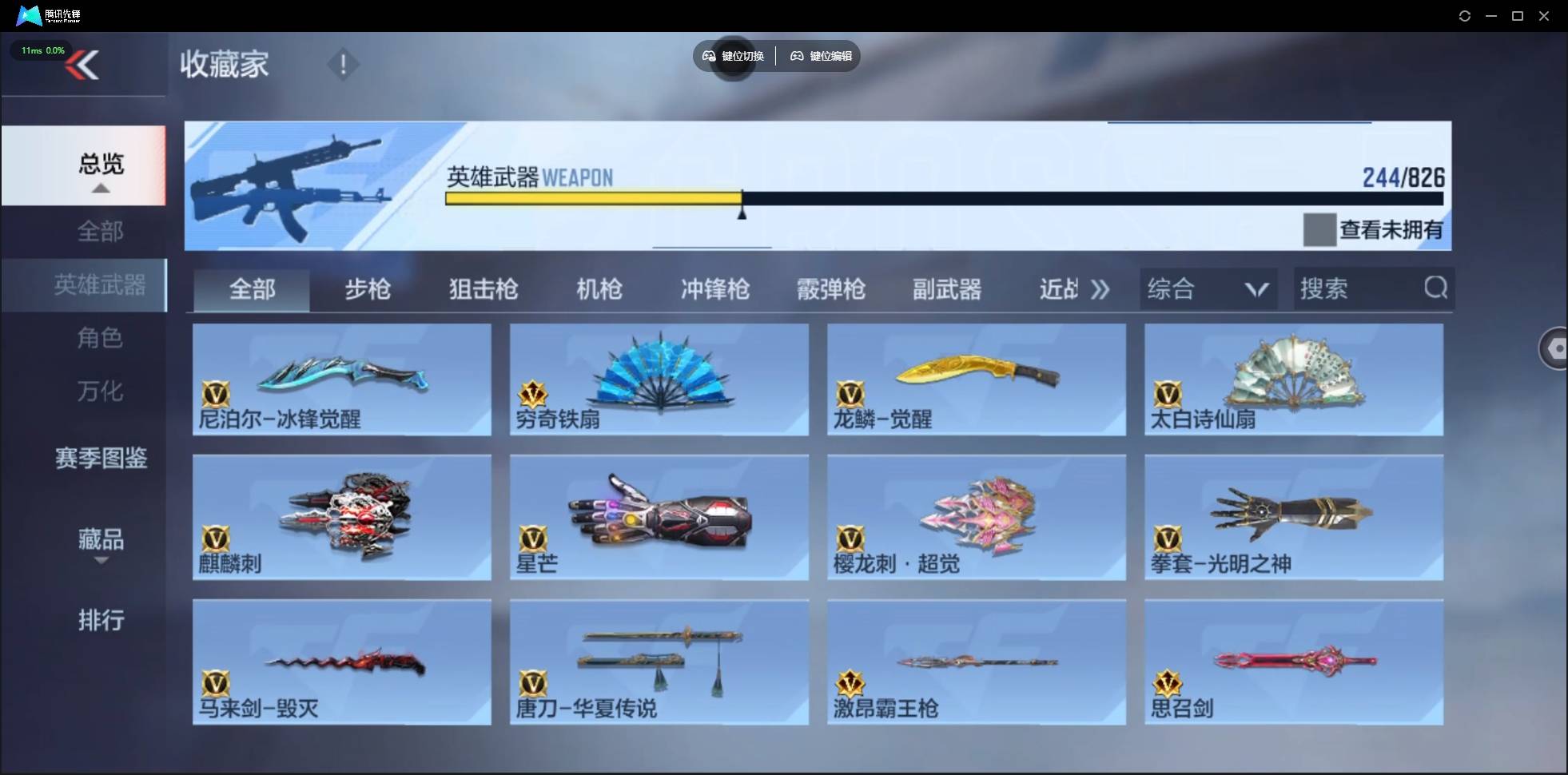Screen dimensions: 1568x775
Task: Click the back arrow beside 收藏家
Action: click(83, 65)
